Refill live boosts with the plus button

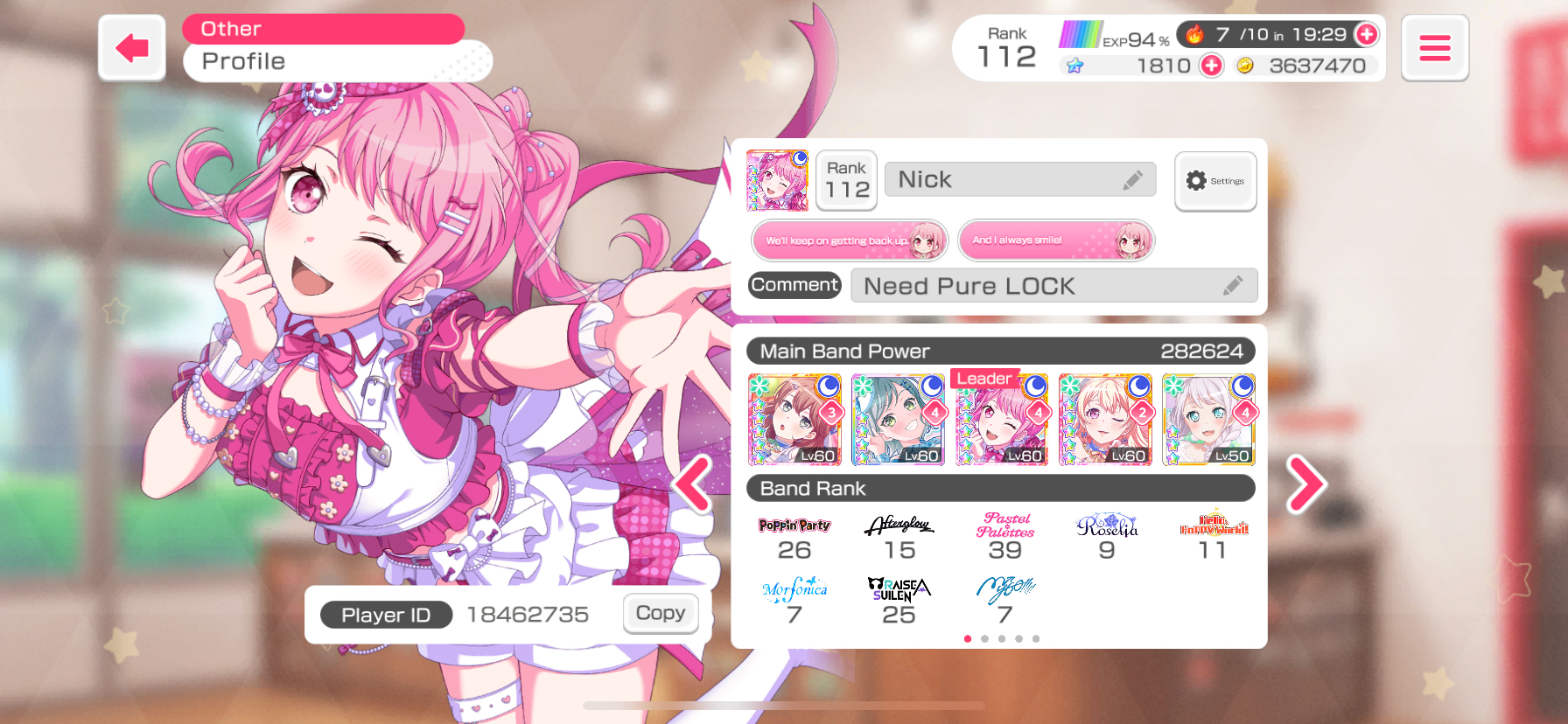[1365, 35]
